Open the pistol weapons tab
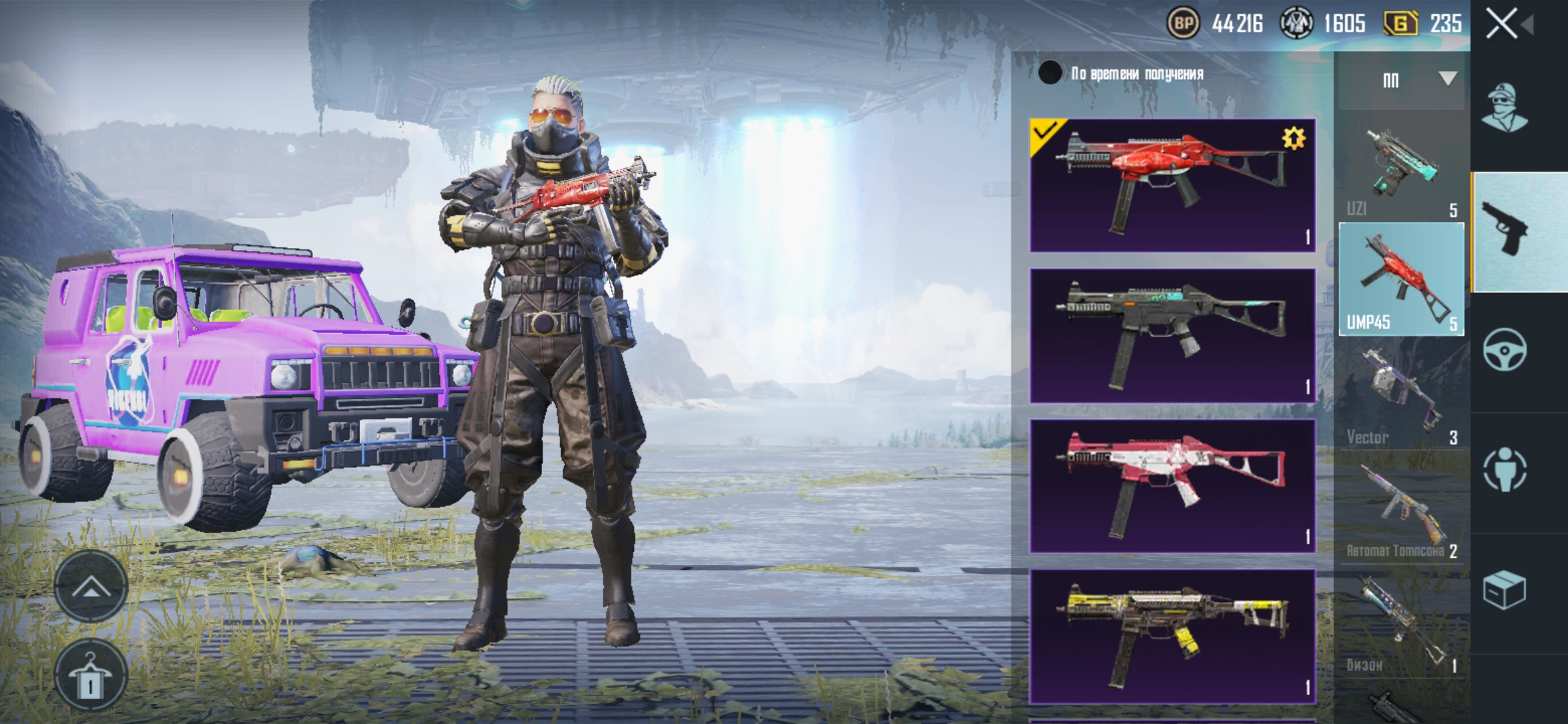This screenshot has height=724, width=1568. tap(1505, 231)
